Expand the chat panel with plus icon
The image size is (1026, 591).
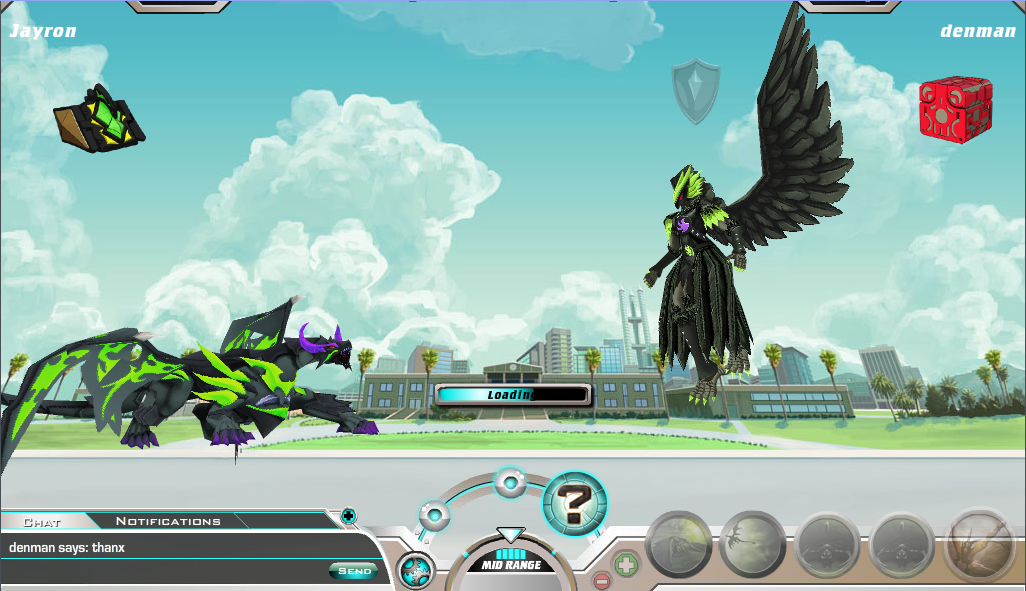coord(348,516)
